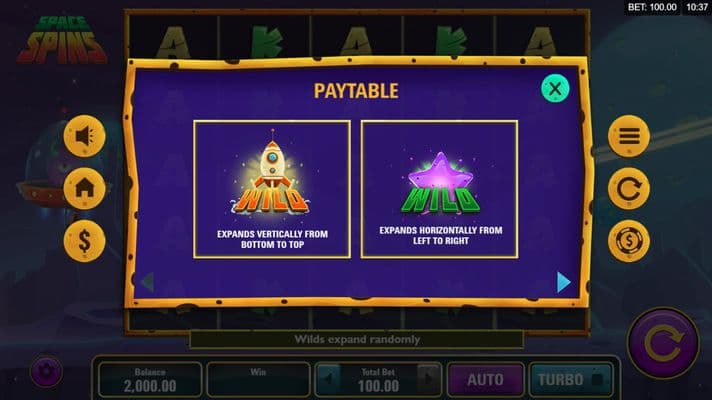Open the hamburger menu
712x400 pixels.
coord(629,137)
